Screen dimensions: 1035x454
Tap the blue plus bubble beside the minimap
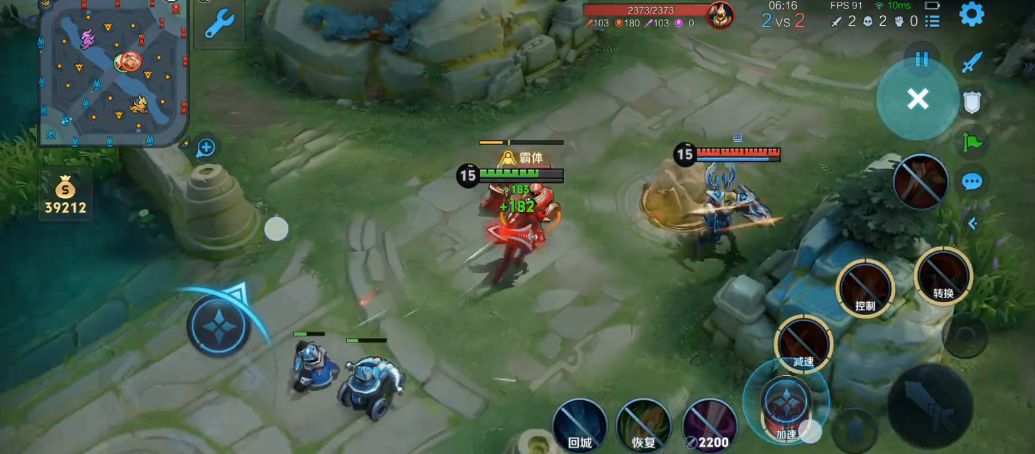(x=206, y=148)
